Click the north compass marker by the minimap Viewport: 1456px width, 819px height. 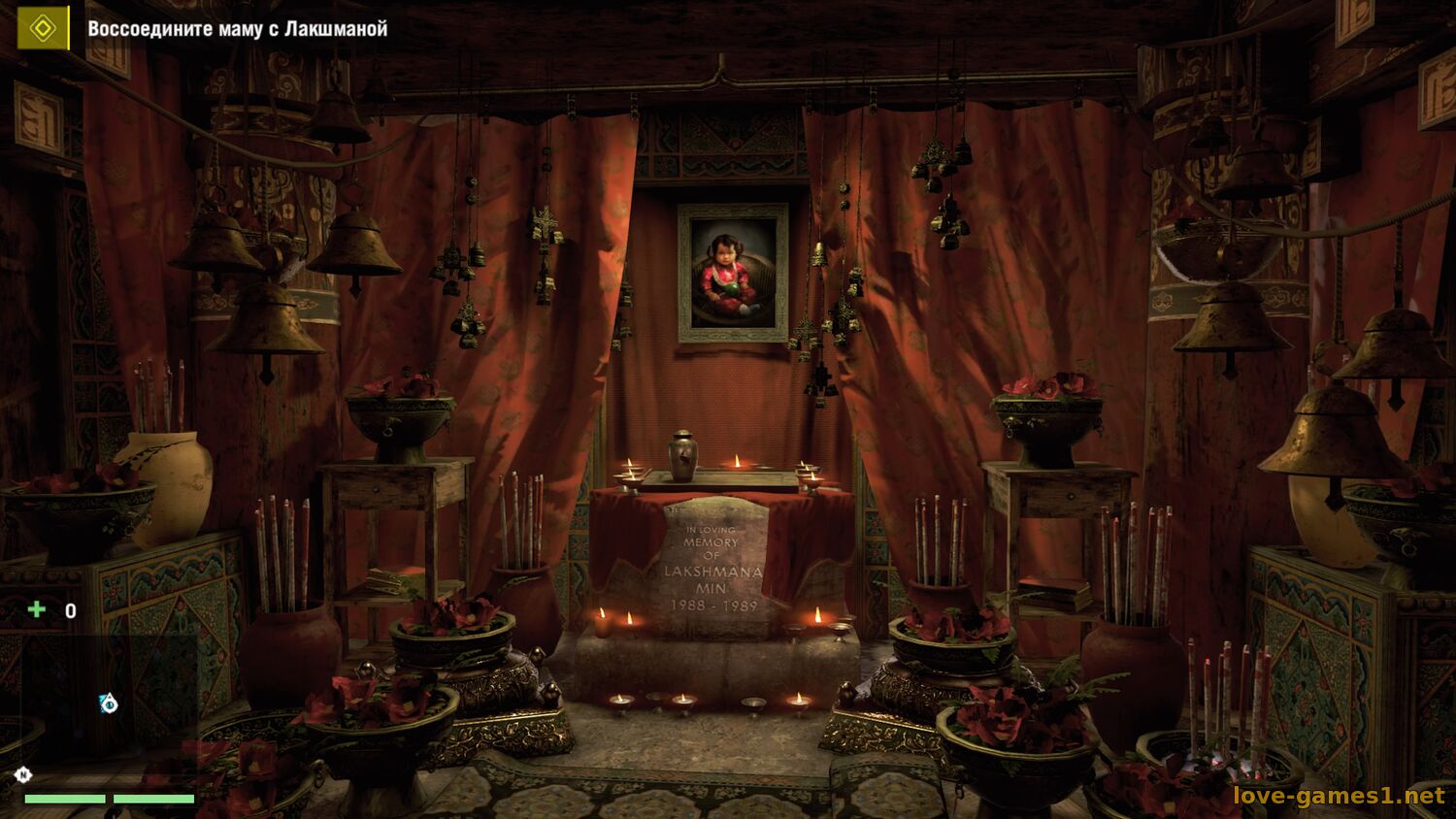[22, 774]
